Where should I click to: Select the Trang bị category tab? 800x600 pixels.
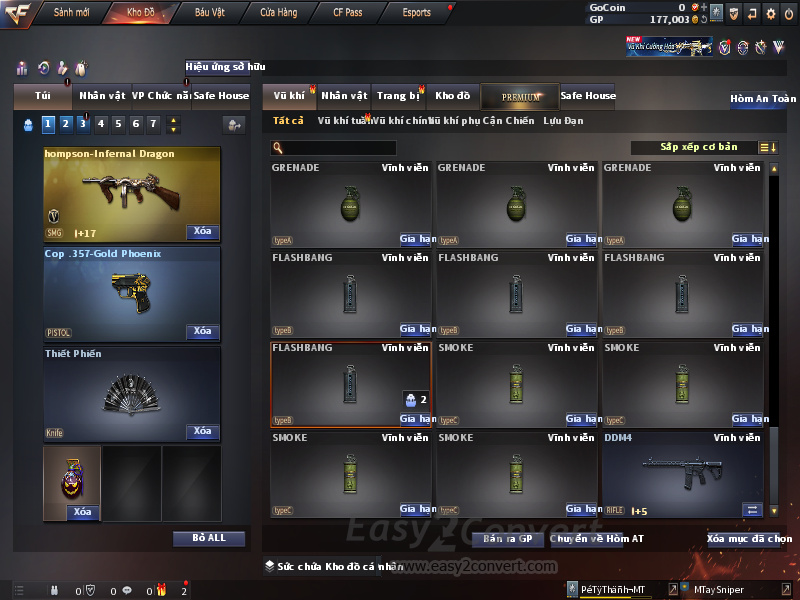point(398,96)
